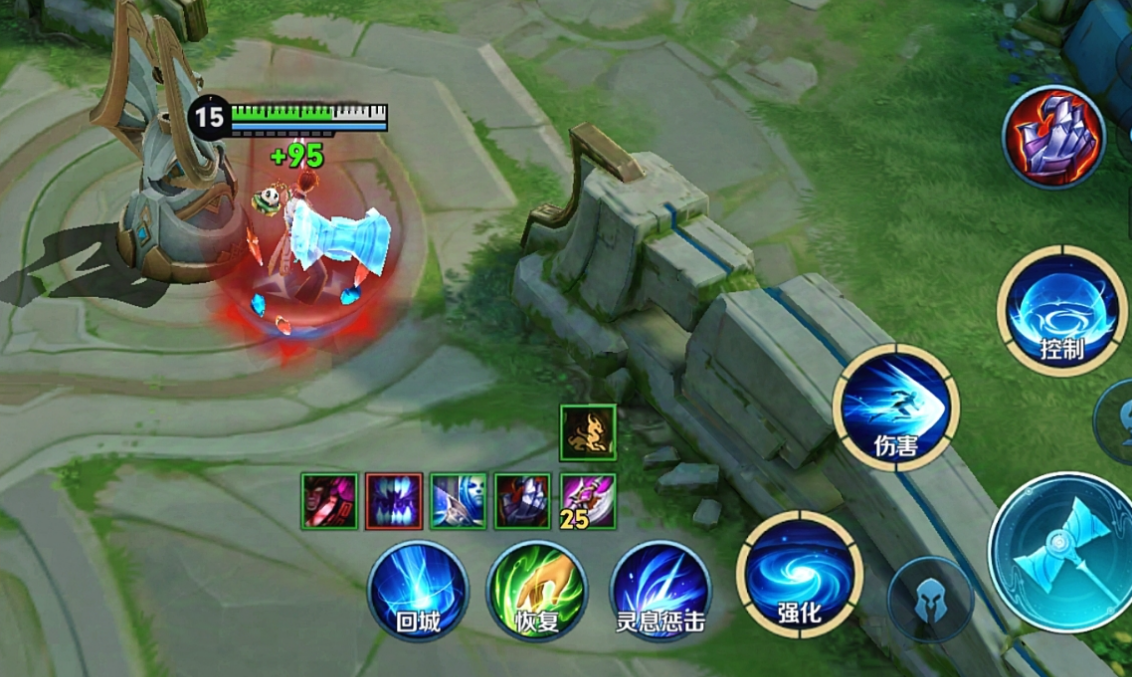Use the 恢复 heal spell
This screenshot has width=1132, height=677.
[x=537, y=590]
